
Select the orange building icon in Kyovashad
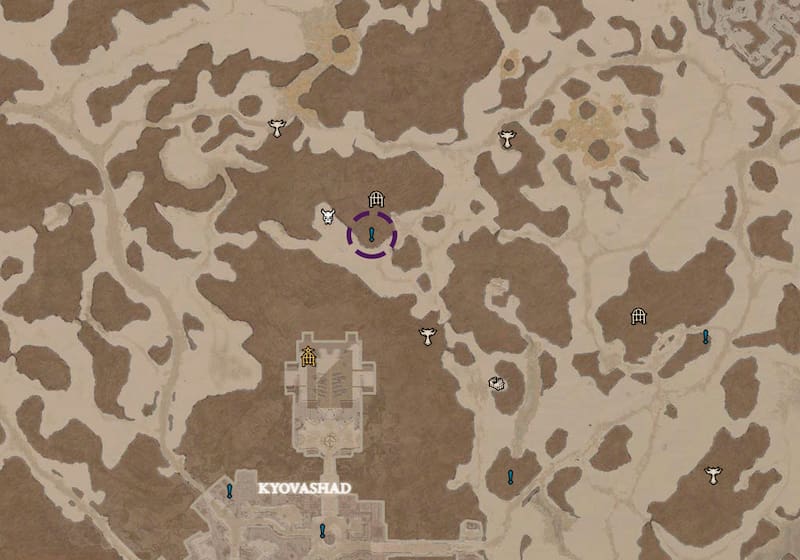tap(308, 355)
